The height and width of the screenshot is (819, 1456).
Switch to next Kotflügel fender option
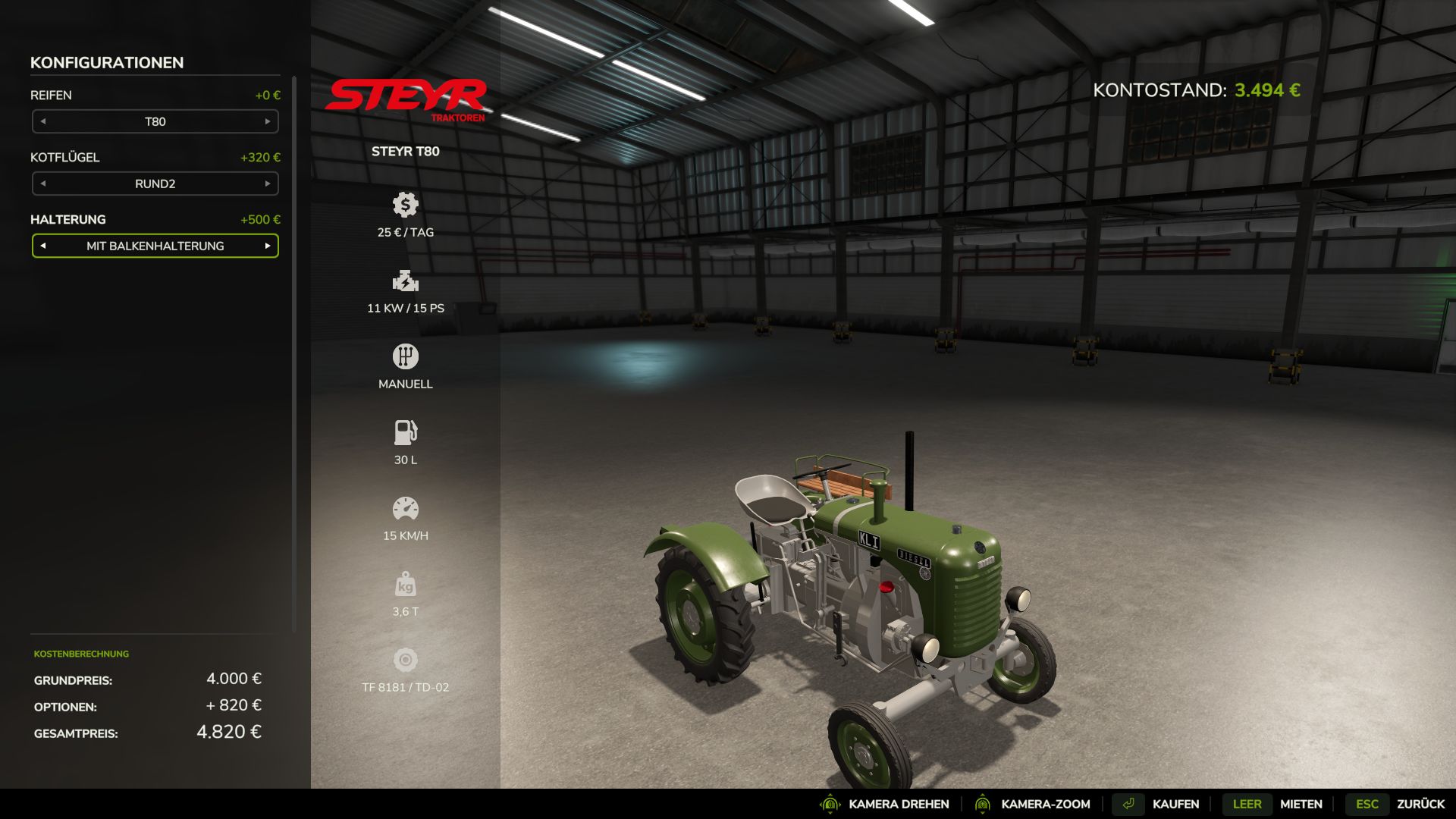pos(268,184)
